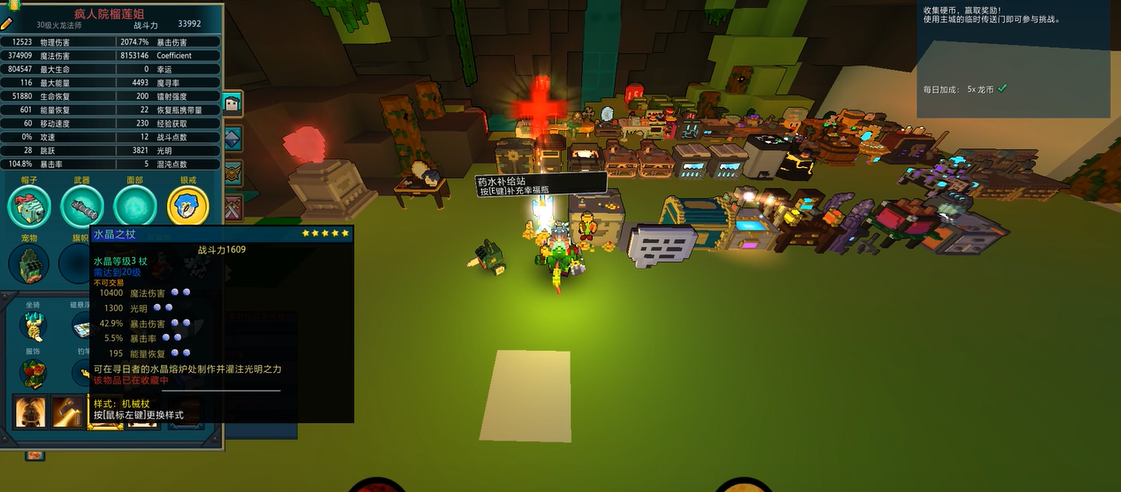Switch to the blue gem tab
Viewport: 1121px width, 492px height.
tap(232, 138)
